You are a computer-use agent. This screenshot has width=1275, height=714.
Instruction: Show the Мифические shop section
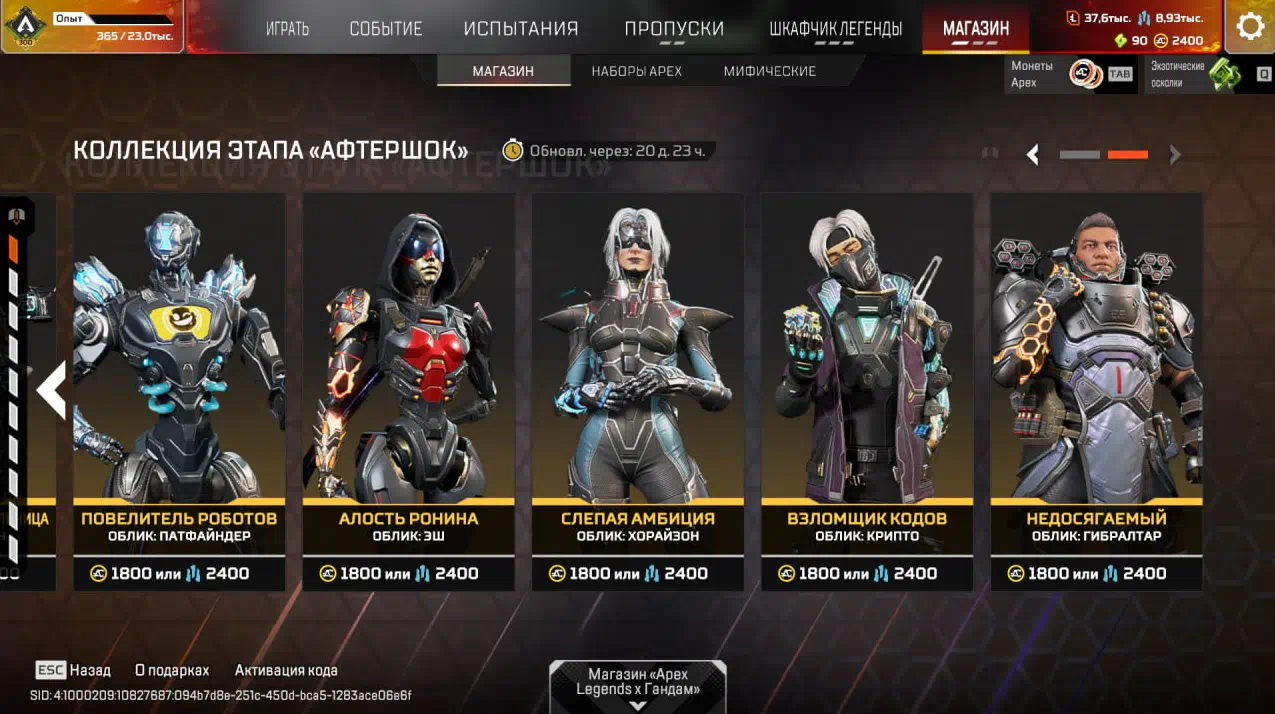tap(769, 71)
